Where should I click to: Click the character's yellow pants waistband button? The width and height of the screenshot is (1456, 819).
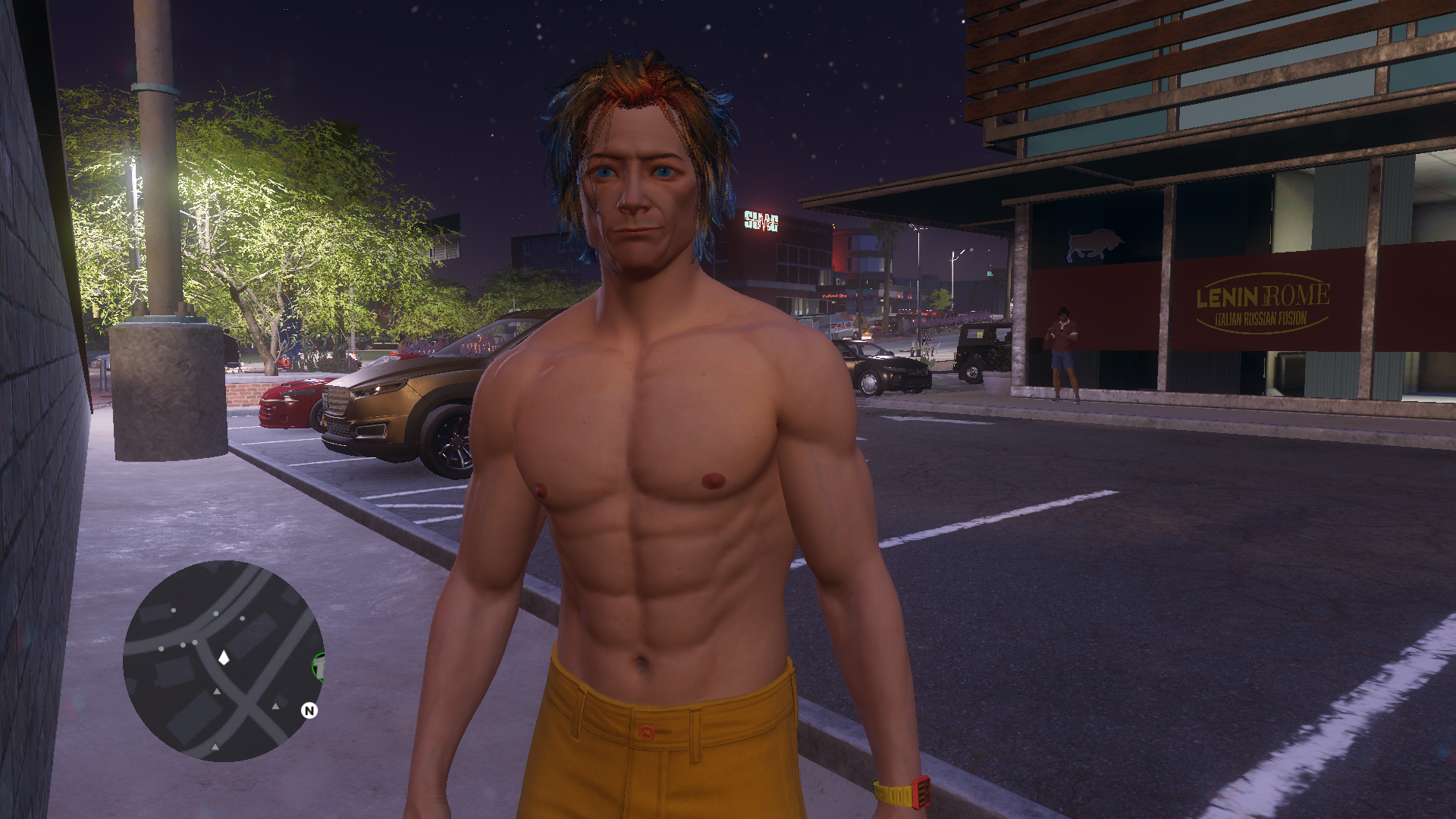tap(645, 733)
